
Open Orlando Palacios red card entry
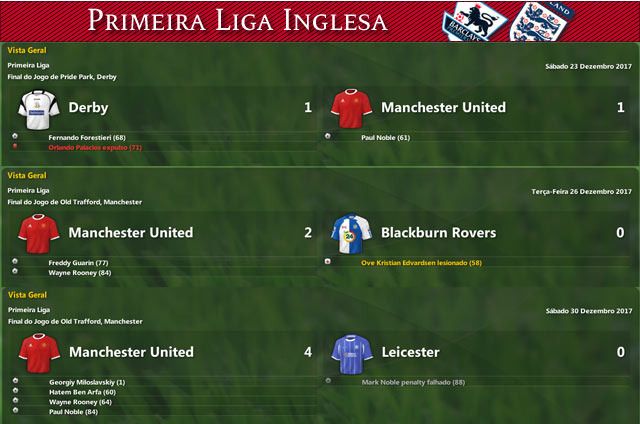click(95, 147)
